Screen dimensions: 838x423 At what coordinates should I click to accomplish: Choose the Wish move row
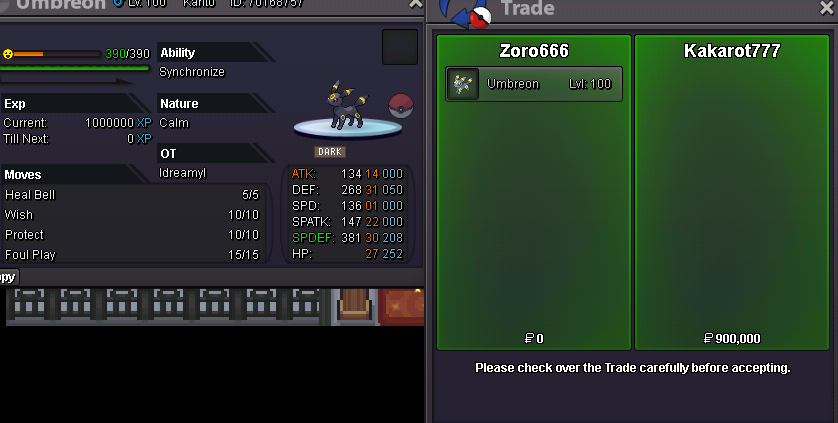pyautogui.click(x=133, y=215)
